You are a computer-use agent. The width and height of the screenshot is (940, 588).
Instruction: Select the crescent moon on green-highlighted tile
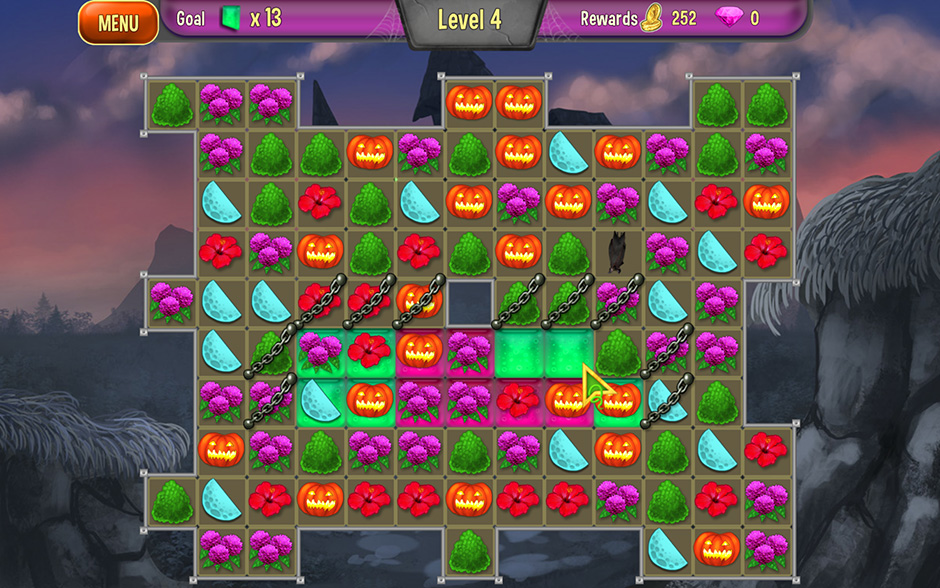pos(321,399)
